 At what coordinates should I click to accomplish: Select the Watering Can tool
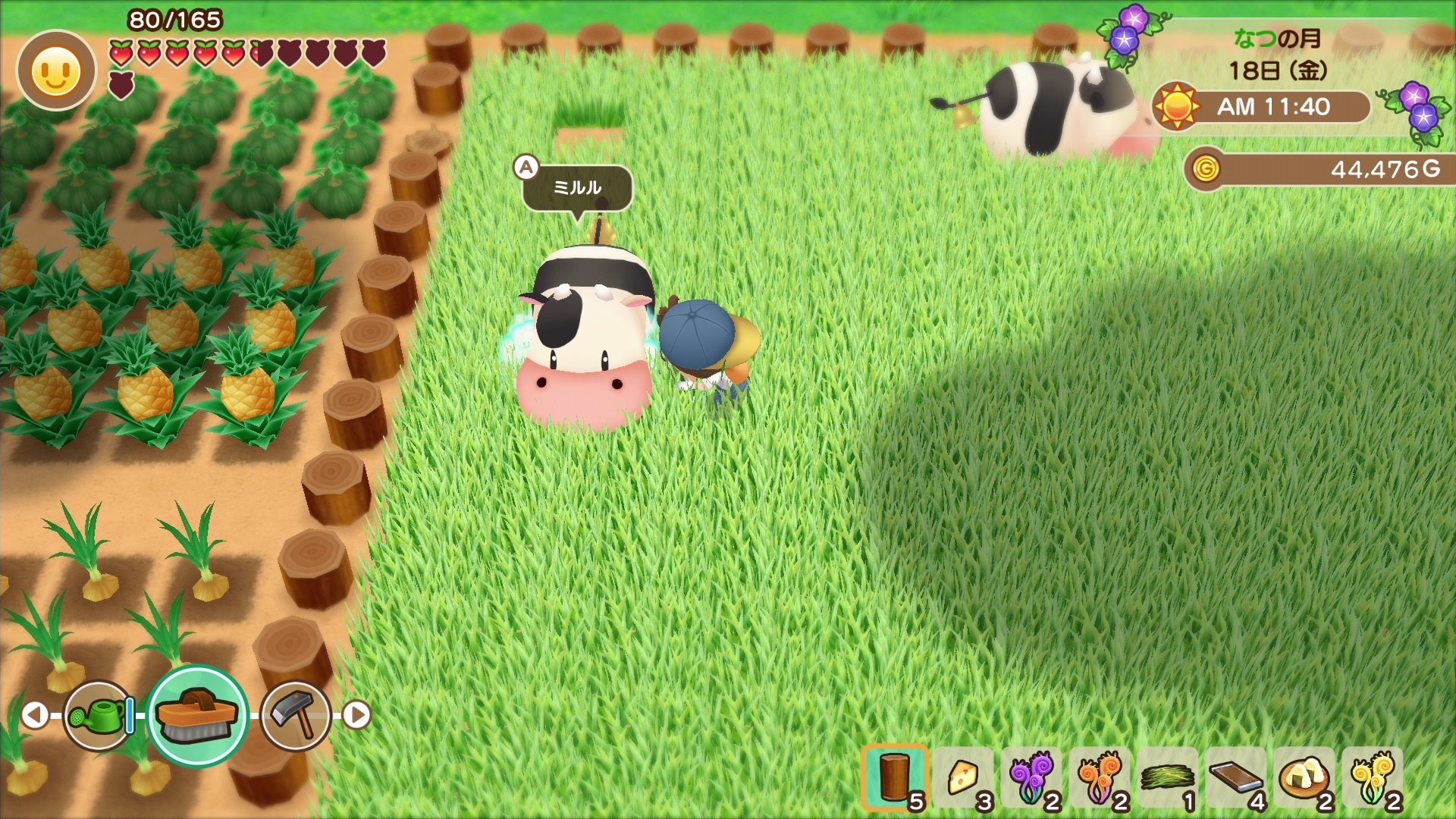tap(95, 717)
